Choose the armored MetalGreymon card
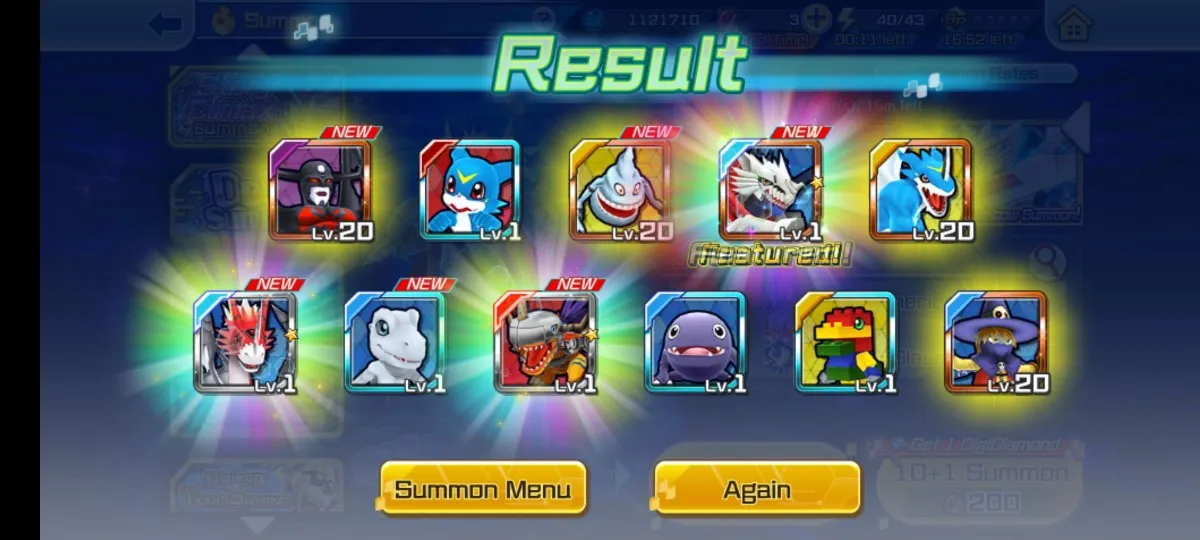Image resolution: width=1200 pixels, height=540 pixels. click(x=545, y=342)
